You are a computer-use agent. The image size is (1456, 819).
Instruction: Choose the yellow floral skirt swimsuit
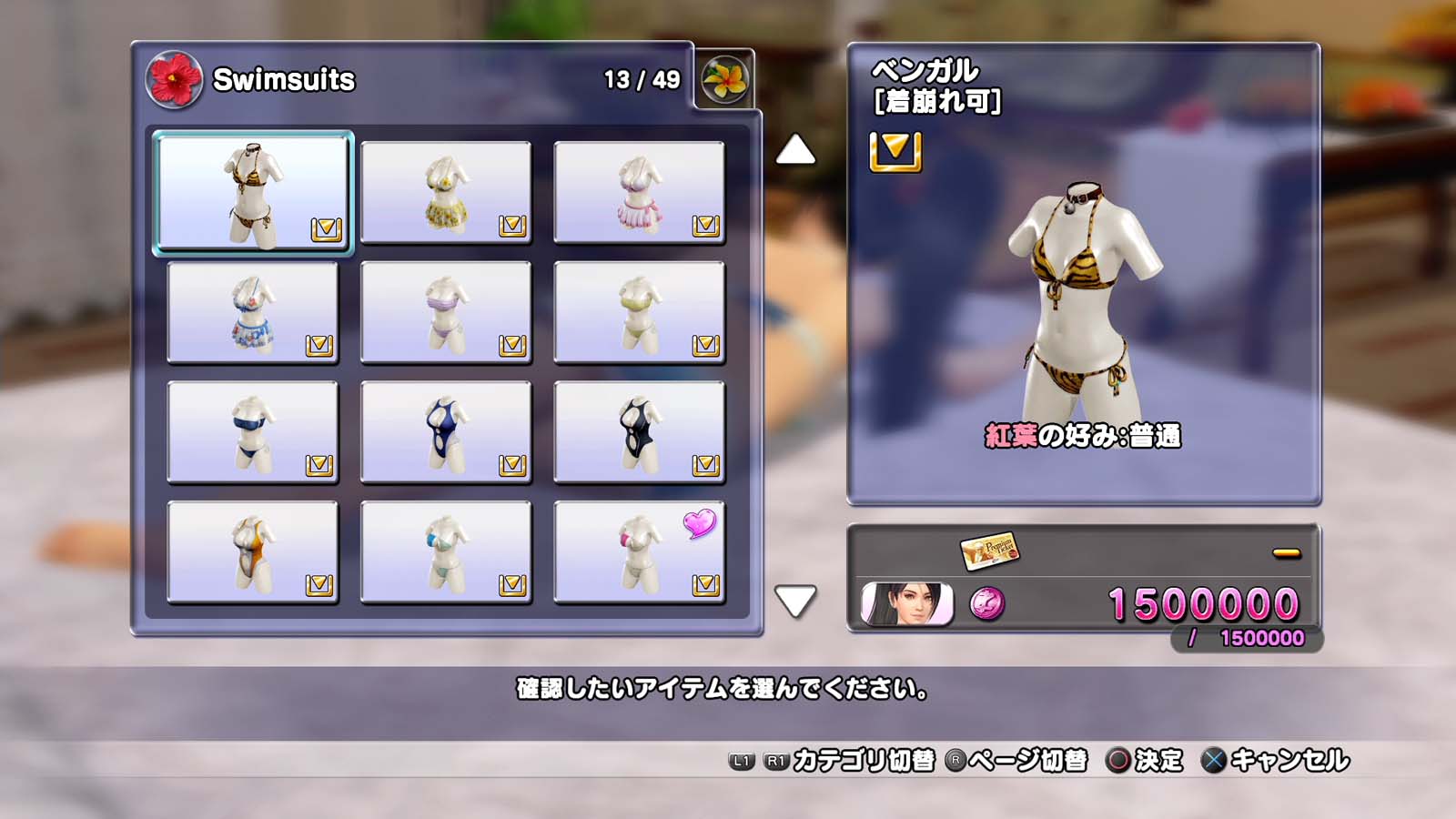pos(446,193)
